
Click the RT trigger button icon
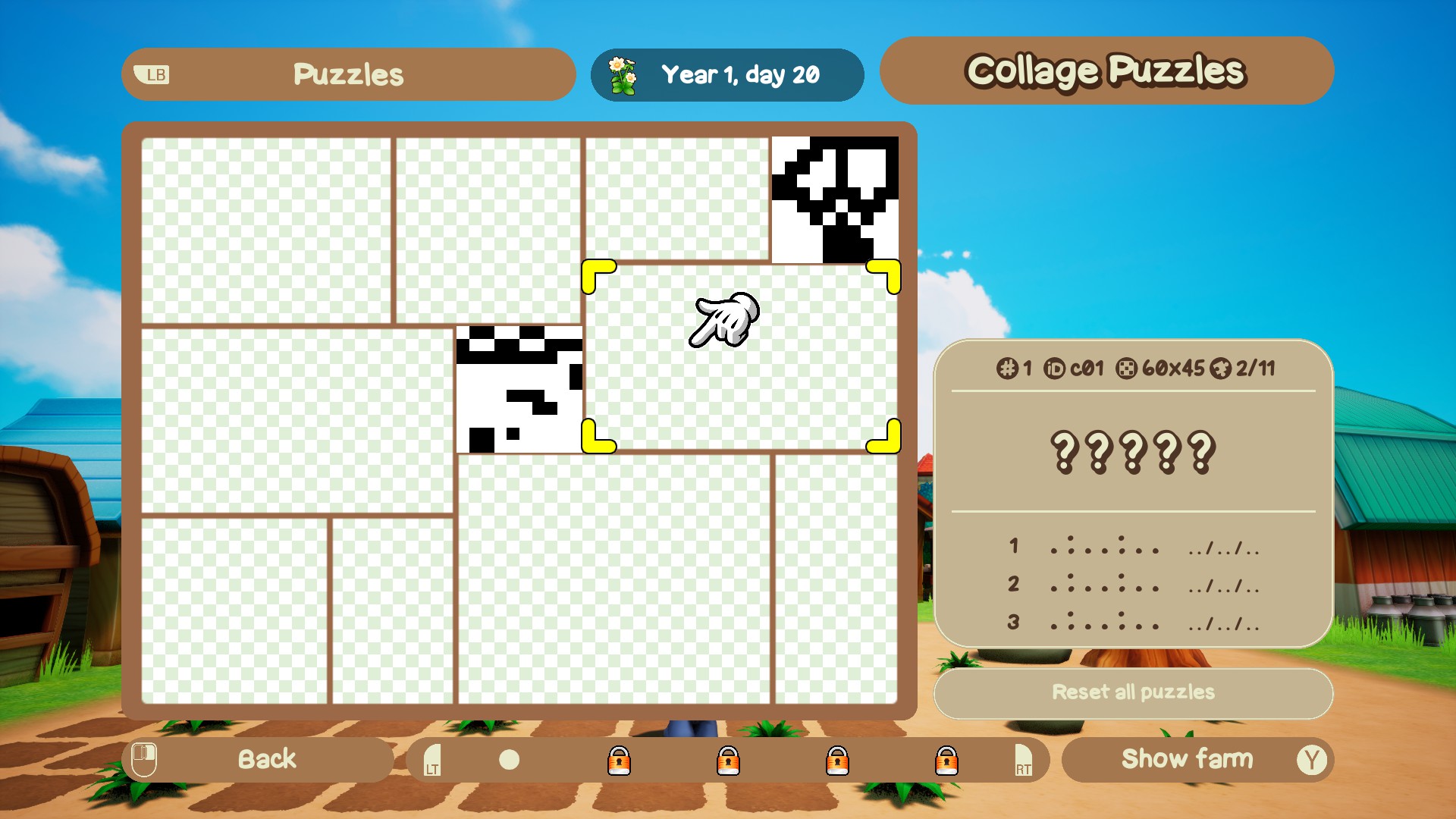click(x=1023, y=761)
